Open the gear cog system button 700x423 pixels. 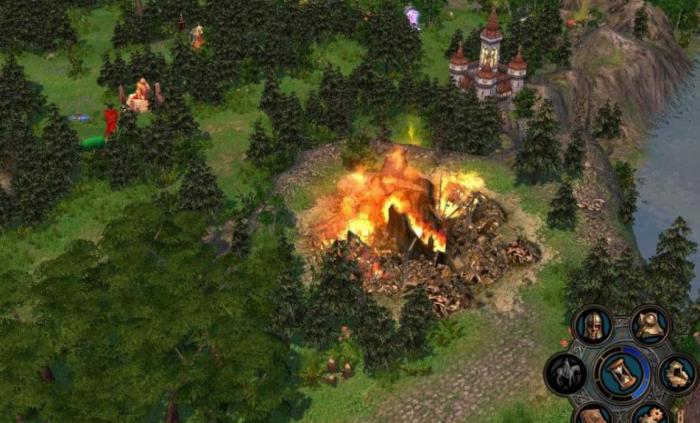(652, 414)
